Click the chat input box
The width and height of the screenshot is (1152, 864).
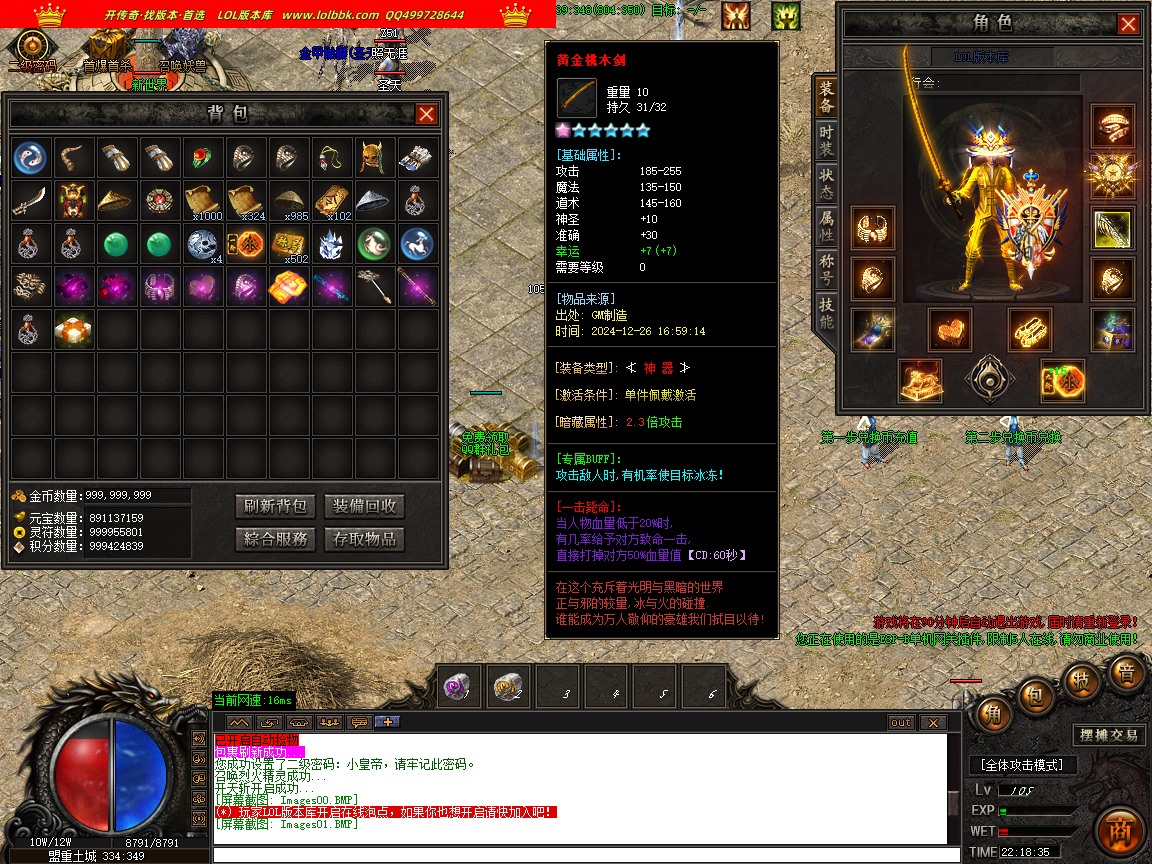point(578,855)
